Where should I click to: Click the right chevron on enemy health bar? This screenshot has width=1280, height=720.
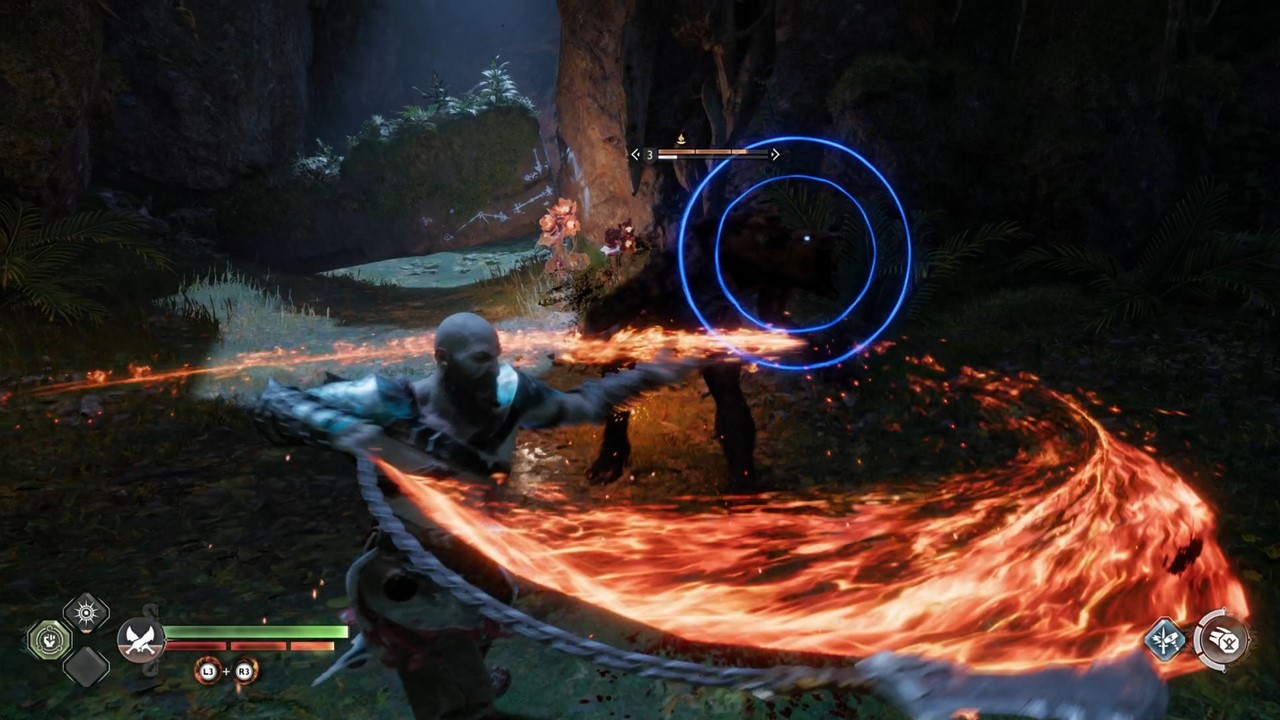coord(774,154)
